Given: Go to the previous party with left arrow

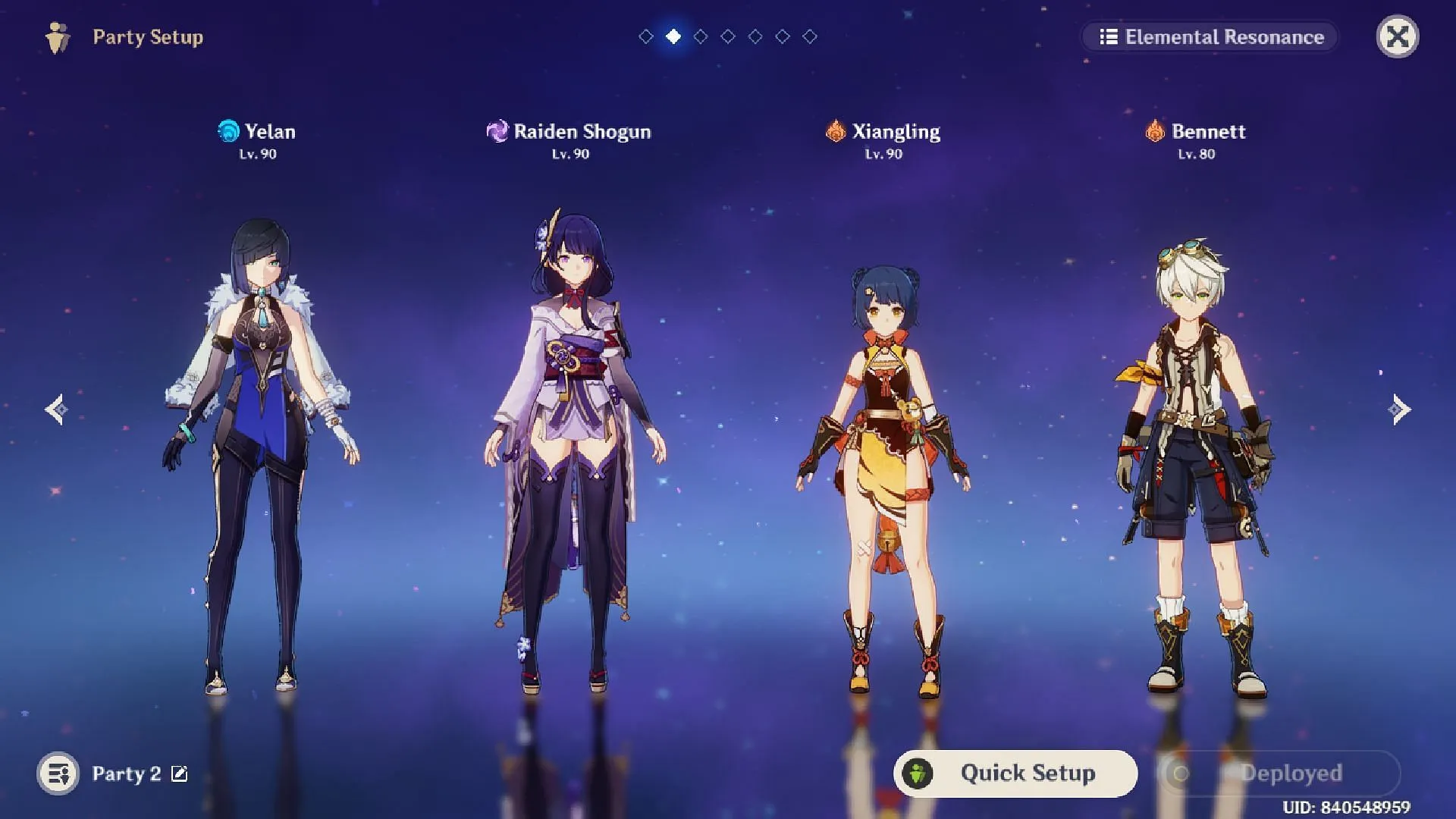Looking at the screenshot, I should coord(56,409).
